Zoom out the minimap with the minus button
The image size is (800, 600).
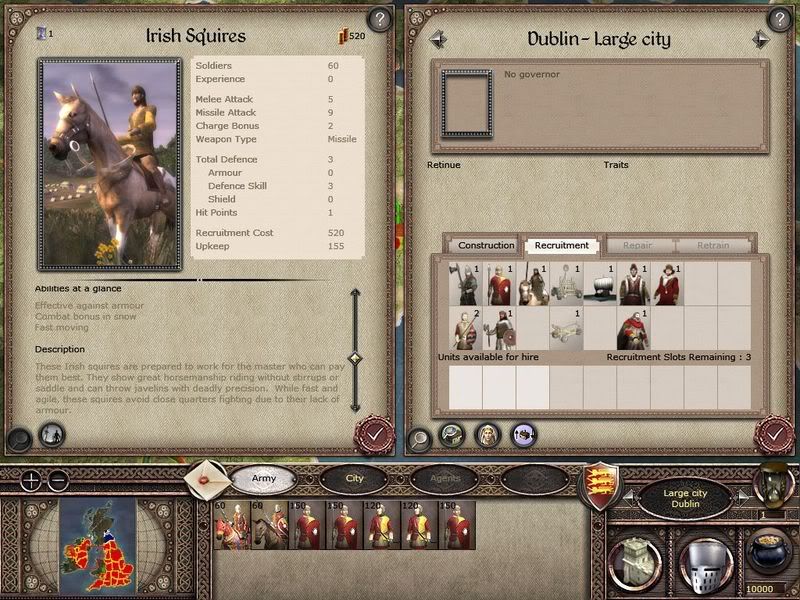[57, 481]
